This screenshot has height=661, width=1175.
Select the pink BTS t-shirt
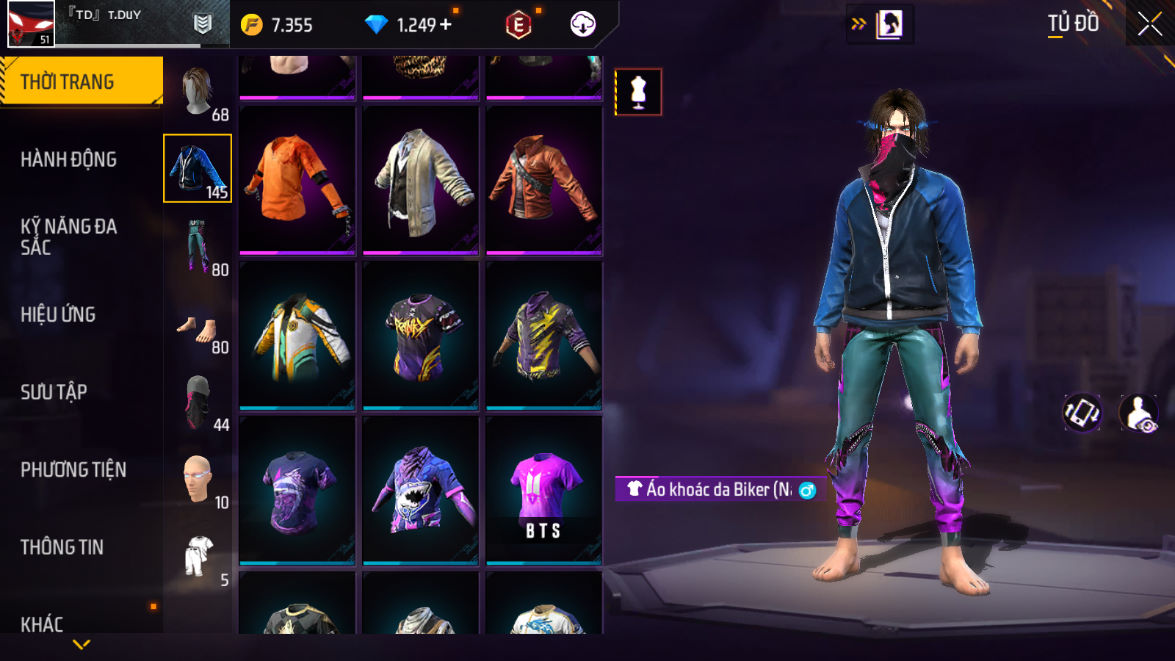pos(544,490)
